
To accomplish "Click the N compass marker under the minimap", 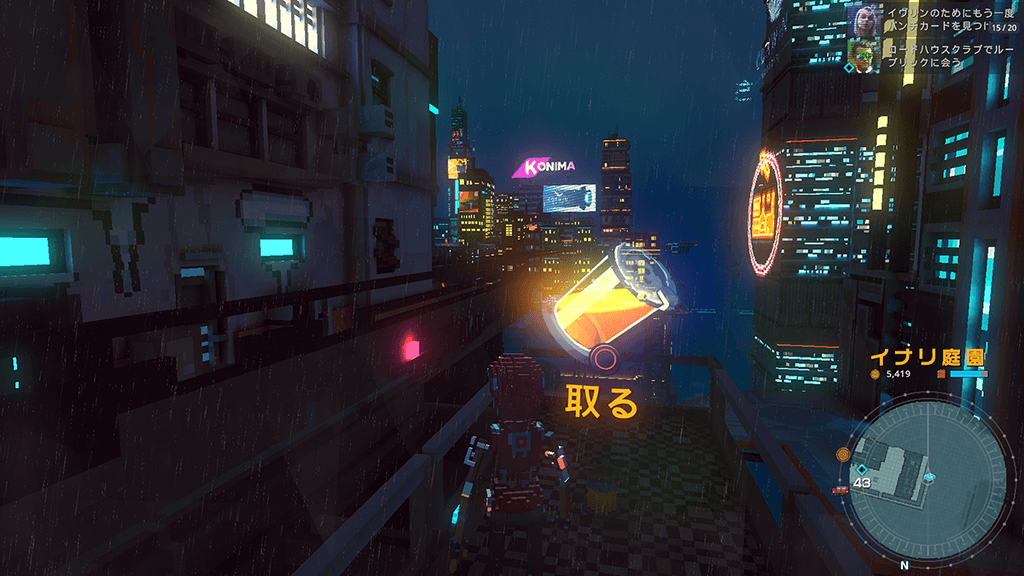I will pyautogui.click(x=905, y=565).
